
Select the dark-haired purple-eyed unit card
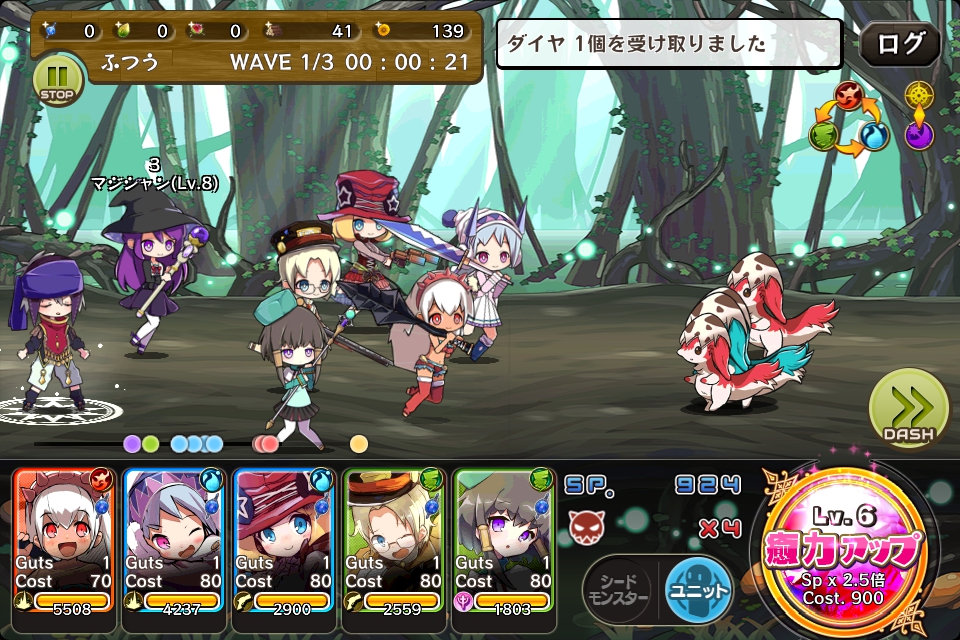(506, 540)
